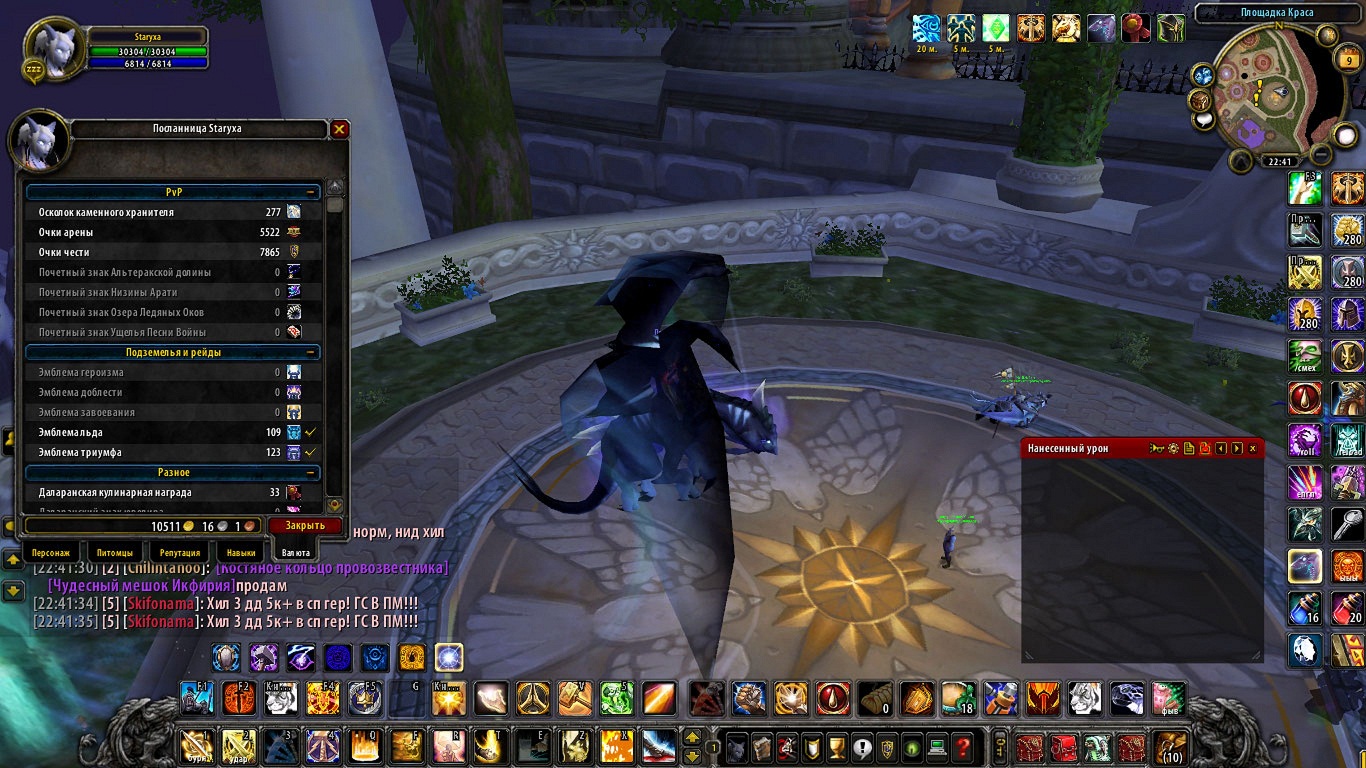Switch to the Персонаж tab
Screen dimensions: 1366x768
(x=51, y=552)
